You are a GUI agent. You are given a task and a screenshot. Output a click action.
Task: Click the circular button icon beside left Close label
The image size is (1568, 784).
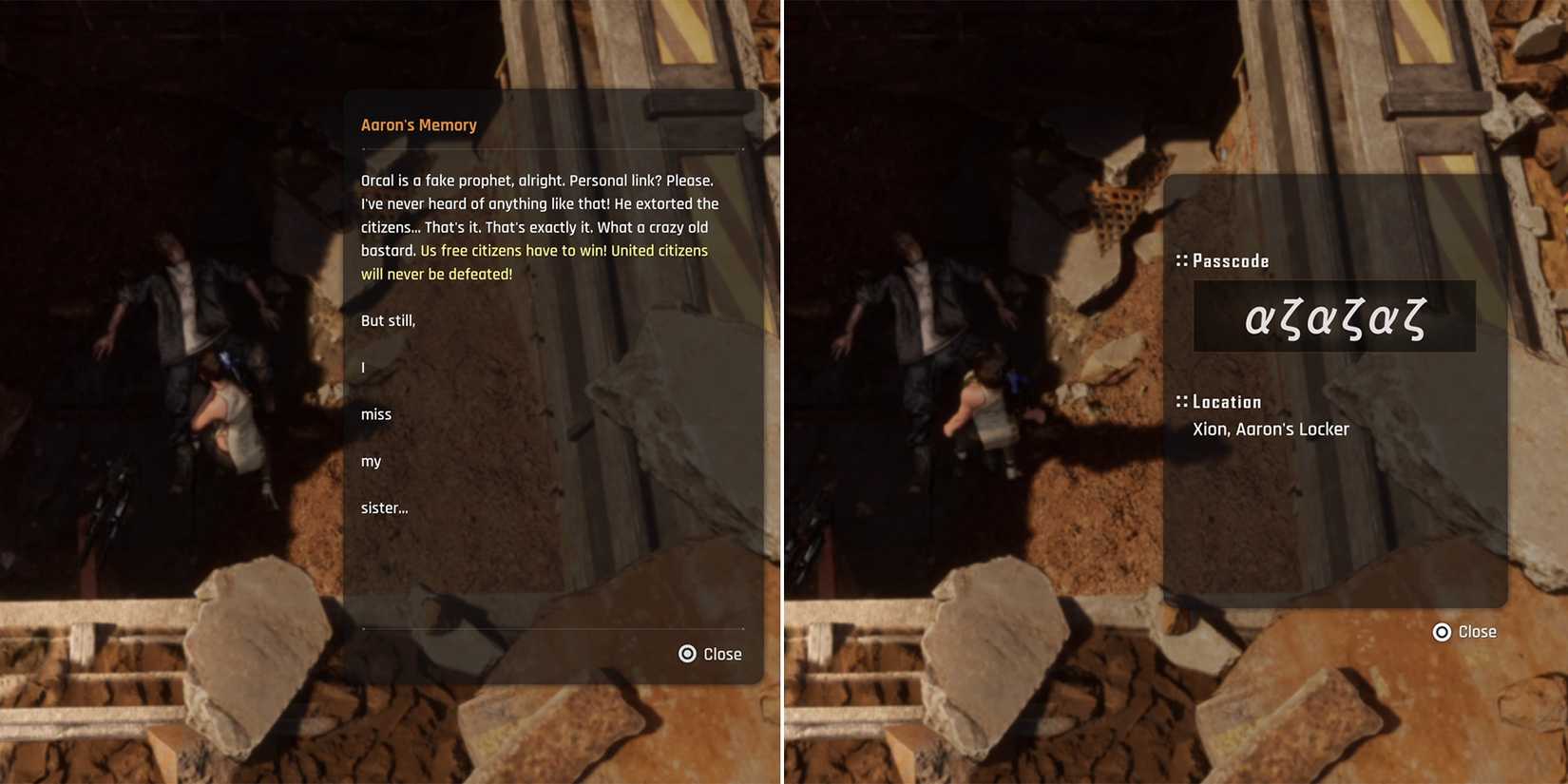click(x=686, y=653)
